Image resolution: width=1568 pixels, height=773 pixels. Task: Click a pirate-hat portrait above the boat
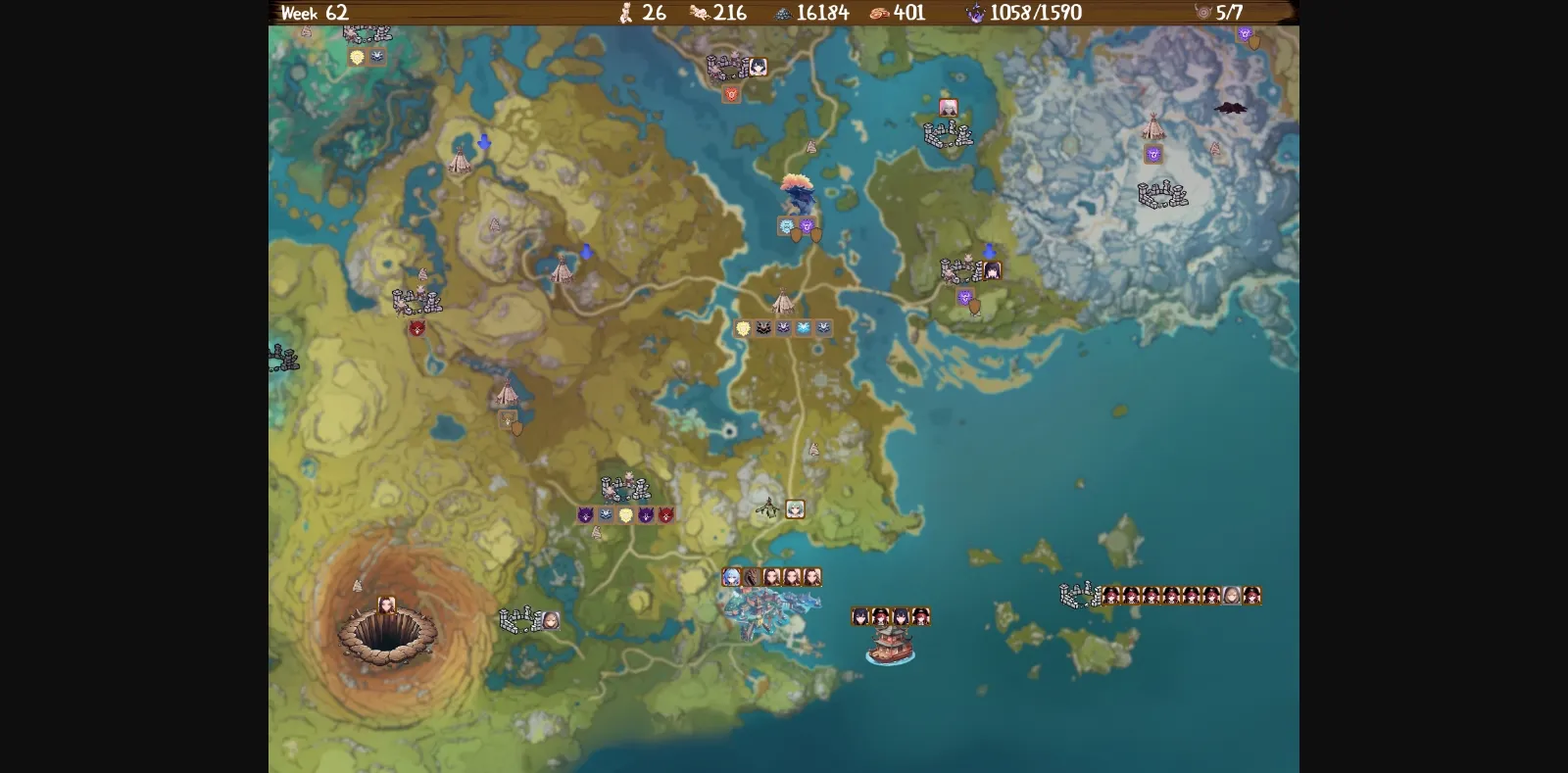pyautogui.click(x=880, y=615)
